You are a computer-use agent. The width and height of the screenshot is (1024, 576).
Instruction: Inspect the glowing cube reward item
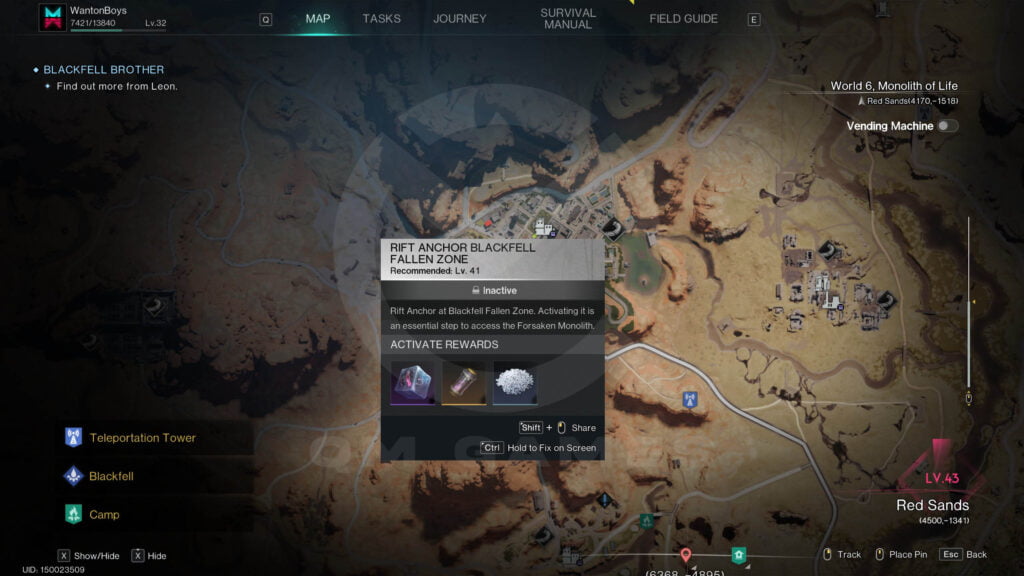click(x=412, y=383)
